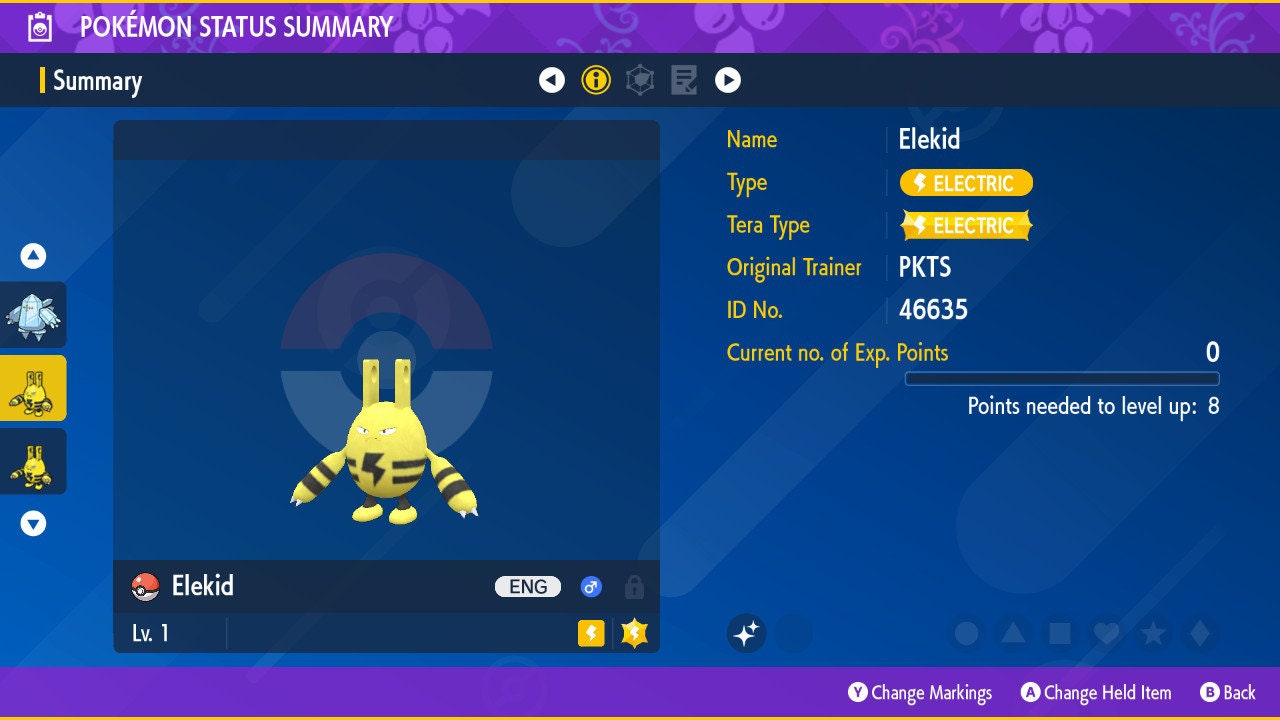Toggle the diamond marking
Screen dimensions: 1280x720
[1200, 633]
